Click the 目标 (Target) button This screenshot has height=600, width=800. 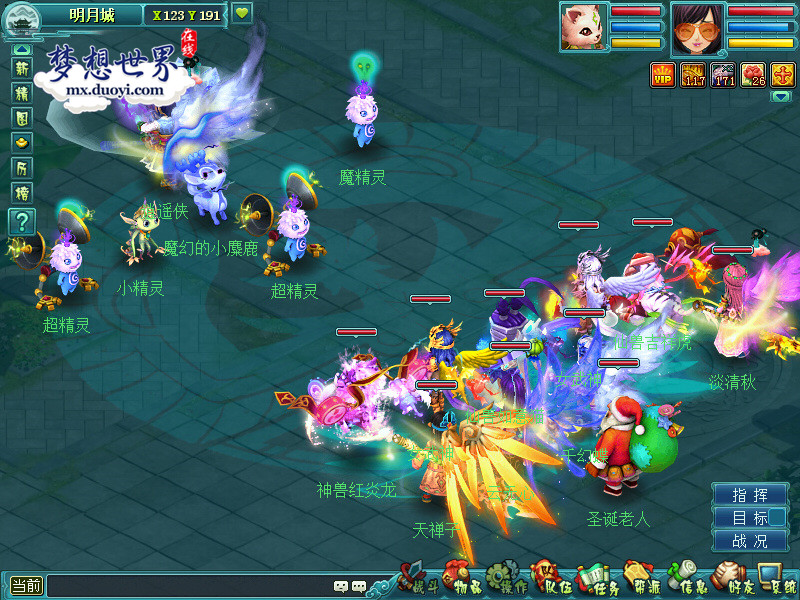[x=750, y=518]
